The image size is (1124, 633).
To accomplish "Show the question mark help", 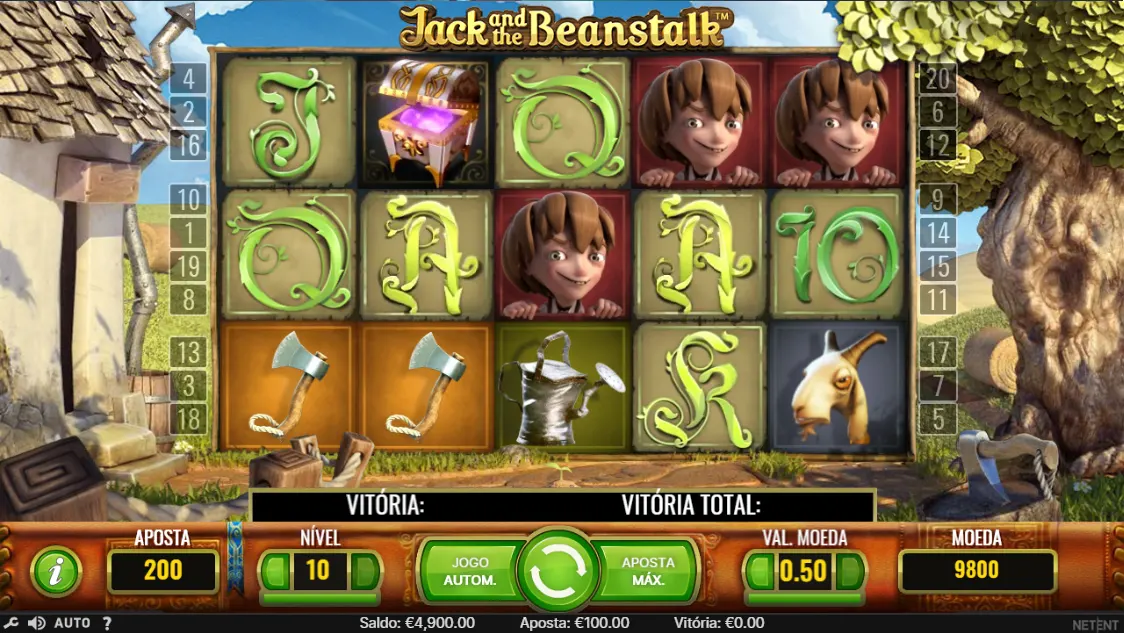I will point(107,623).
